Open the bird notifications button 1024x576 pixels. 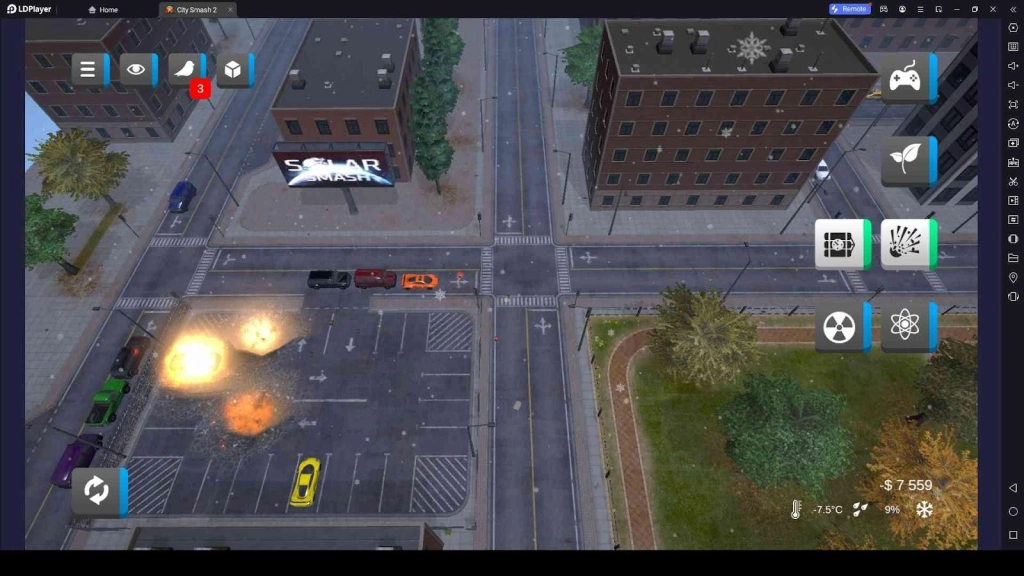coord(185,70)
